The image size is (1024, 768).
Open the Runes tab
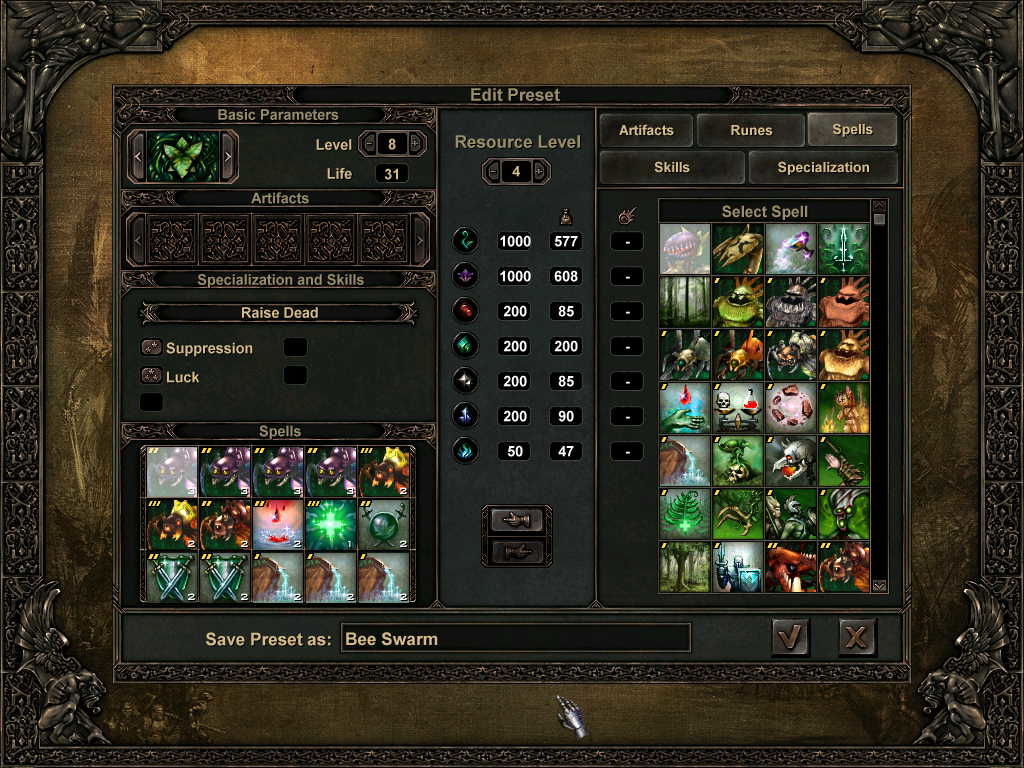[750, 130]
